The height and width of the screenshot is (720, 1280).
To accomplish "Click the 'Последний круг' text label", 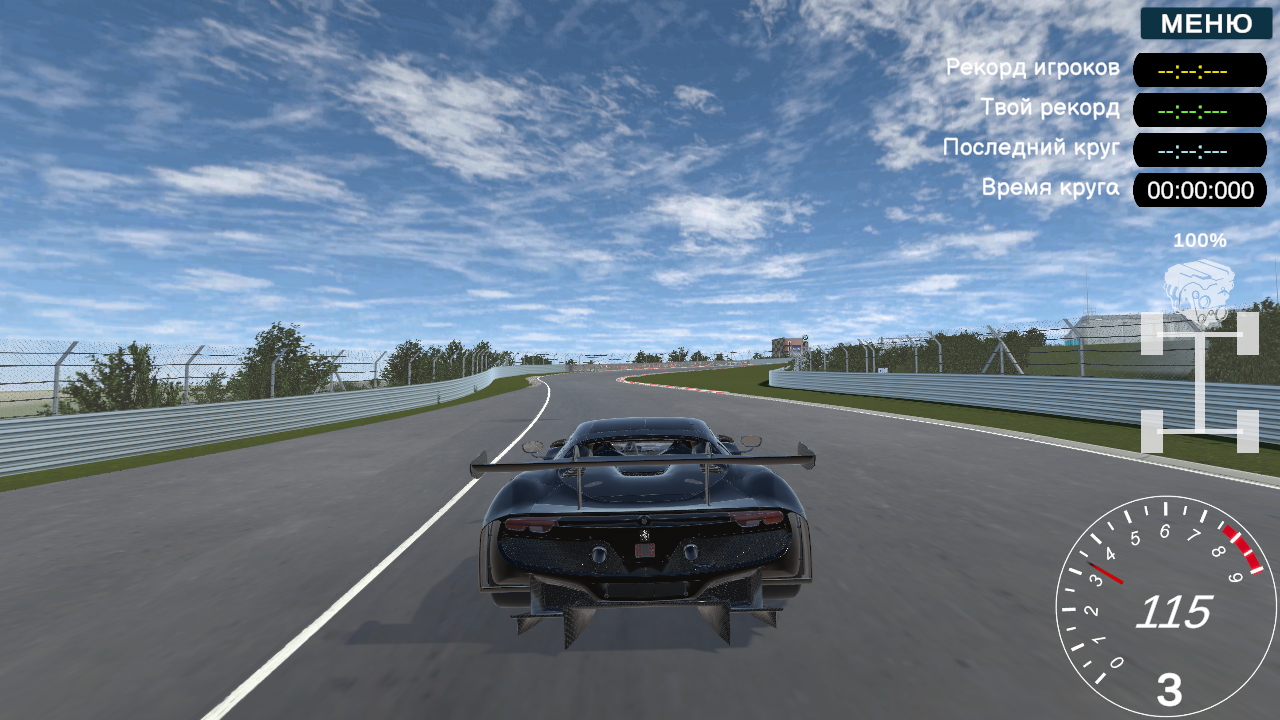I will tap(1030, 146).
